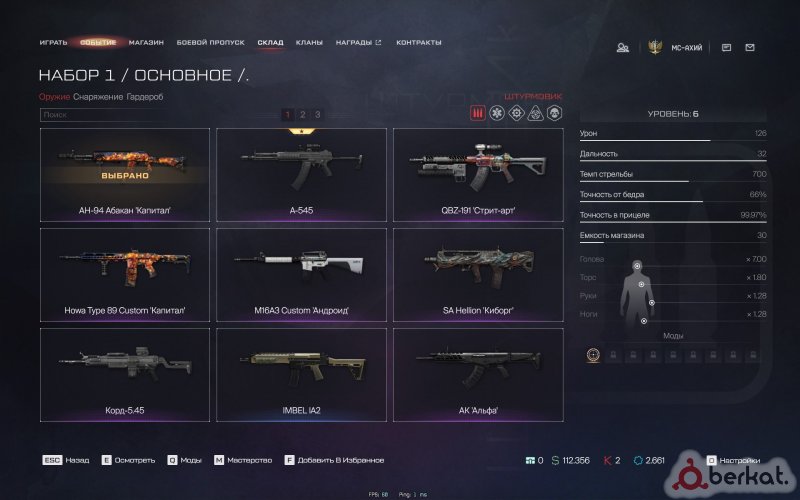Switch to the КОНТРАКТЫ tab

(419, 43)
